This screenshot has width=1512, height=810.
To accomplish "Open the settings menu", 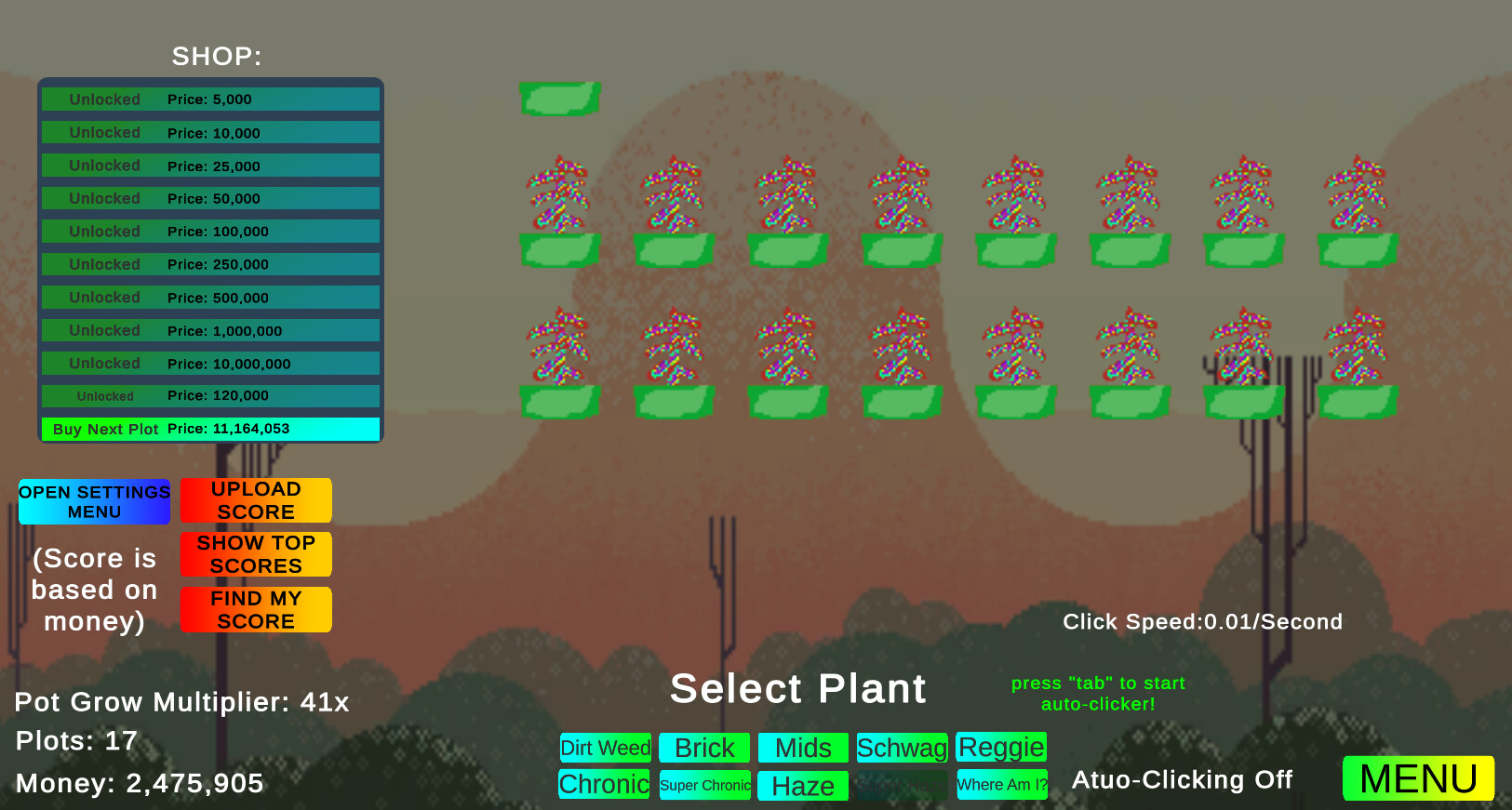I will click(94, 500).
